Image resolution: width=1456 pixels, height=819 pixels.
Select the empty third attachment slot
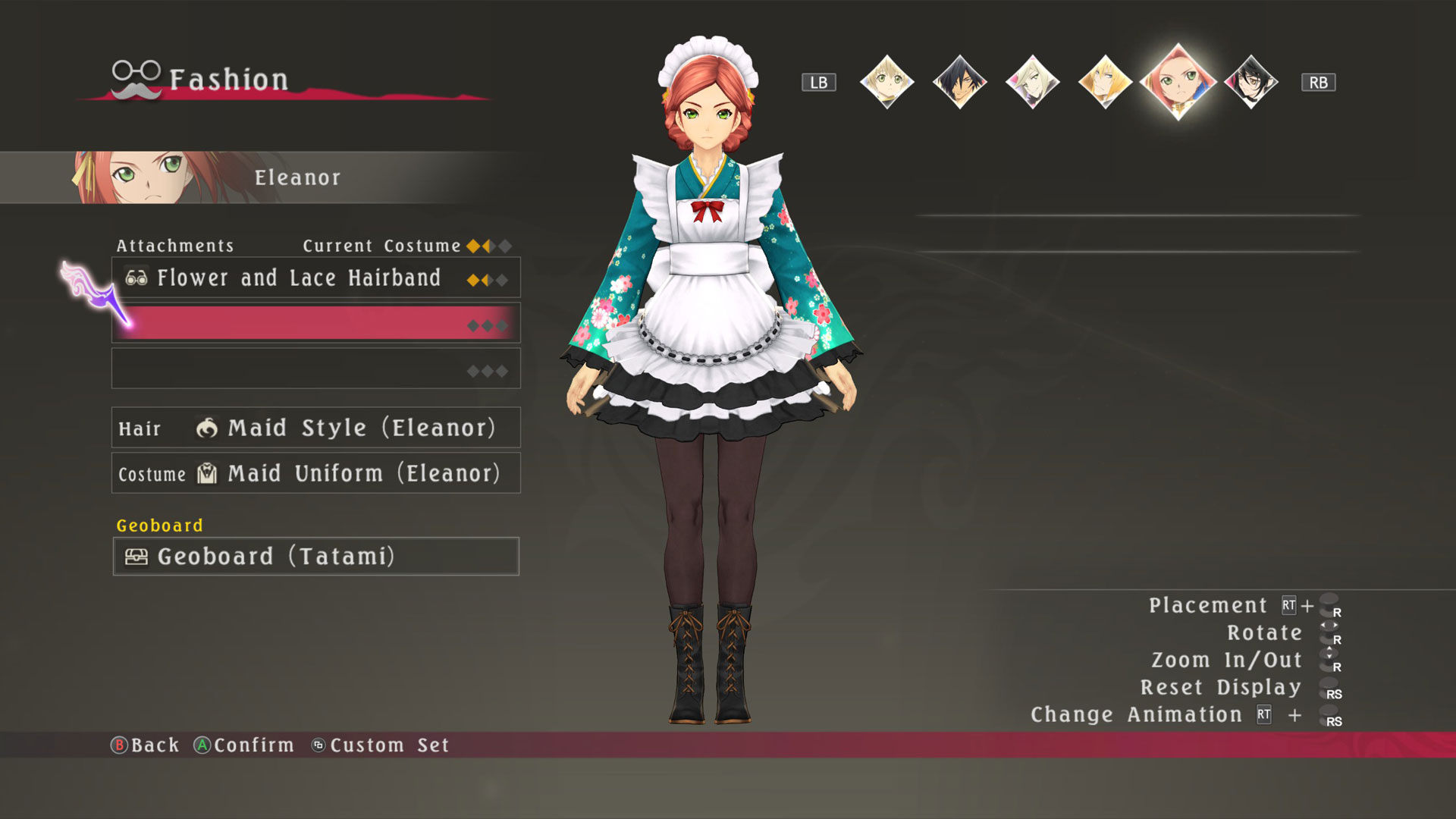click(316, 367)
